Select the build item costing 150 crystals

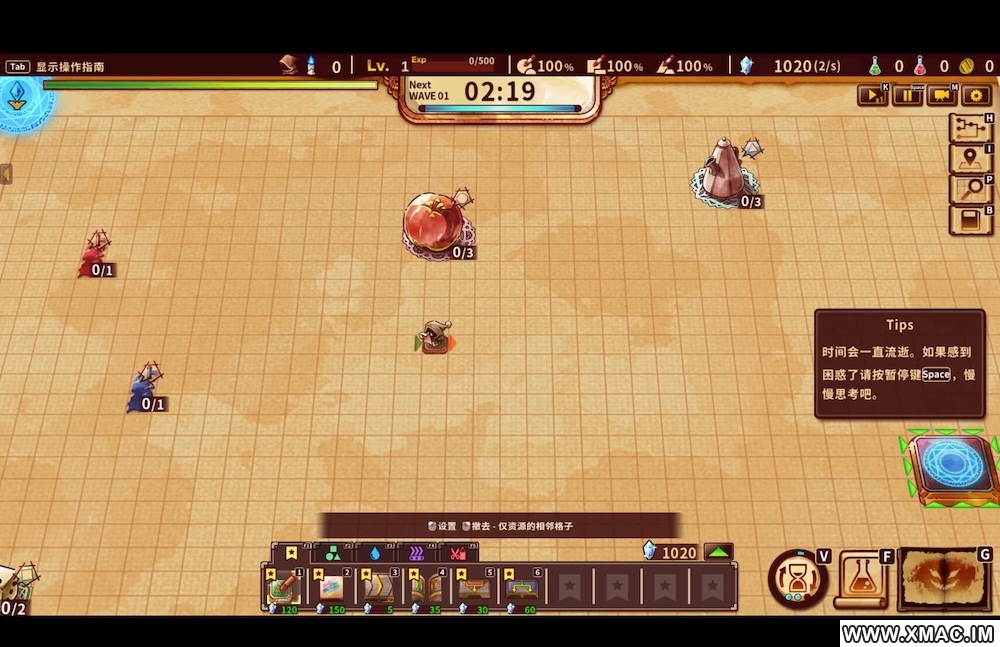[332, 588]
